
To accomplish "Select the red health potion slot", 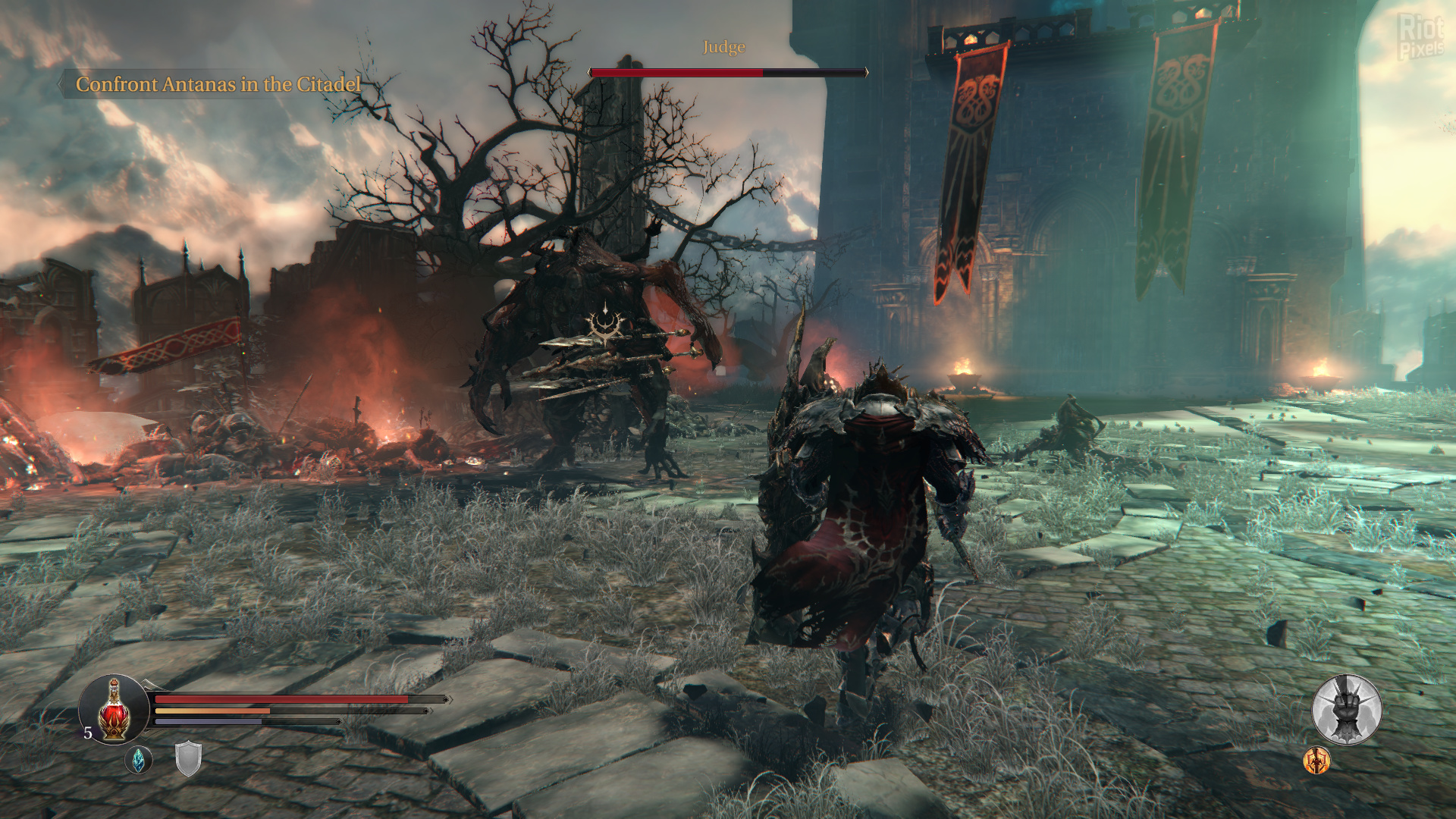I will coord(114,710).
